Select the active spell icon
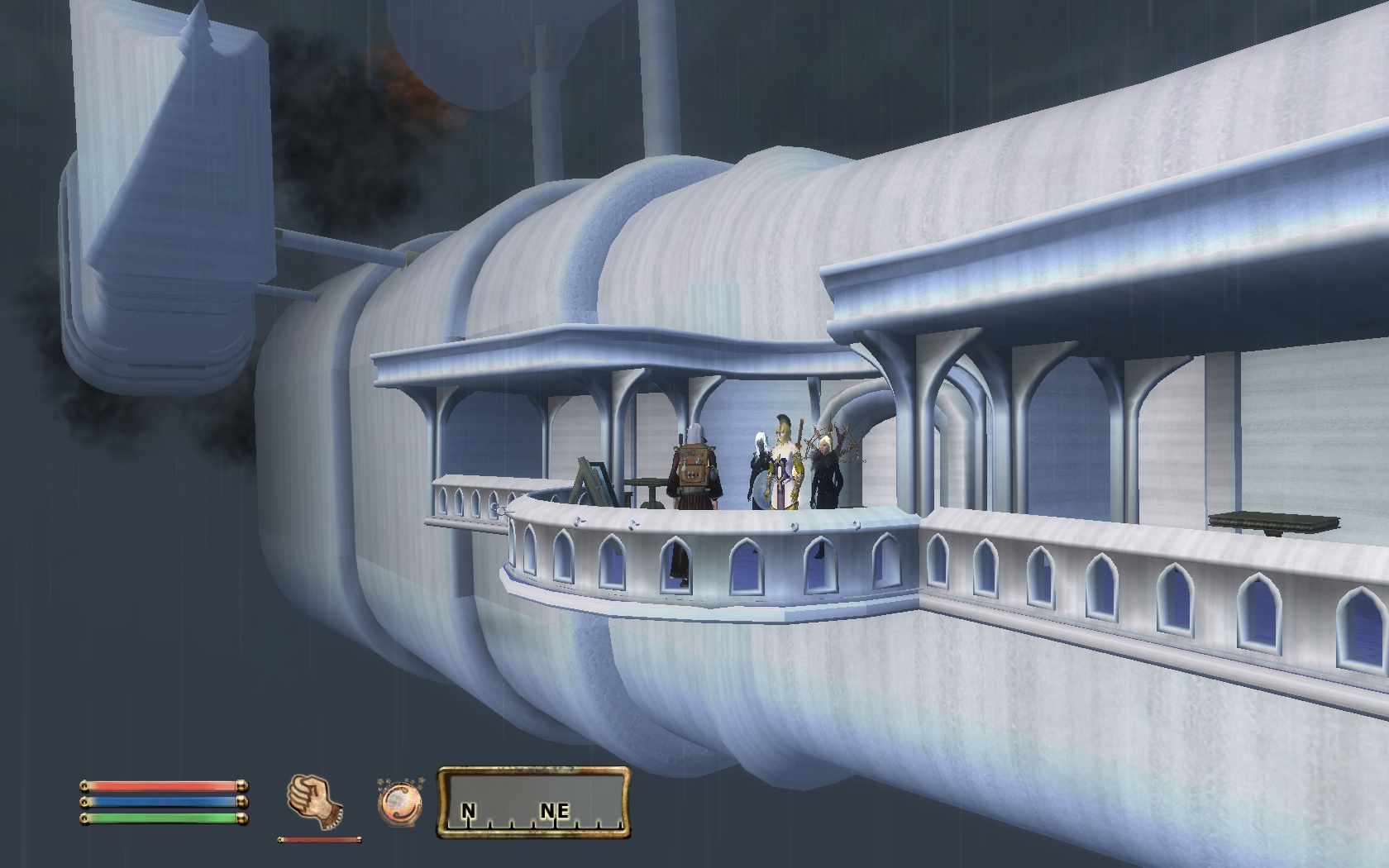This screenshot has height=868, width=1389. coord(399,800)
